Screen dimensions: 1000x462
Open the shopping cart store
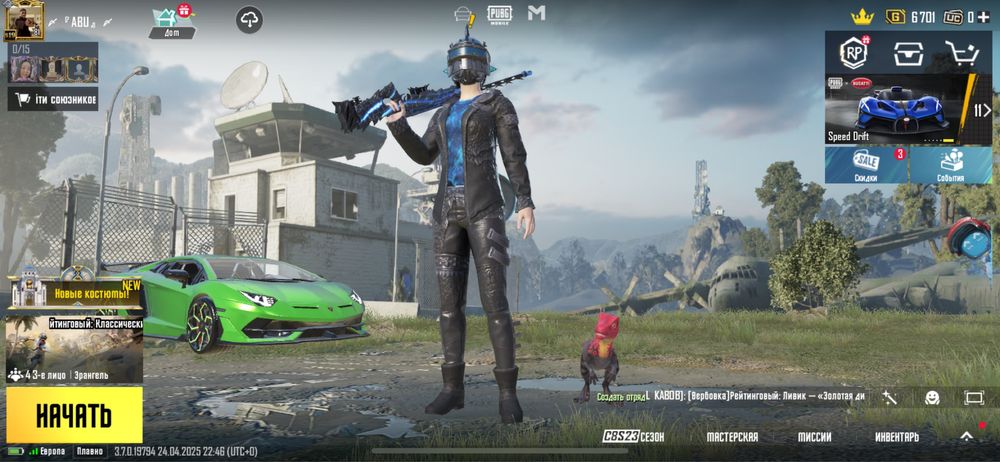coord(962,52)
